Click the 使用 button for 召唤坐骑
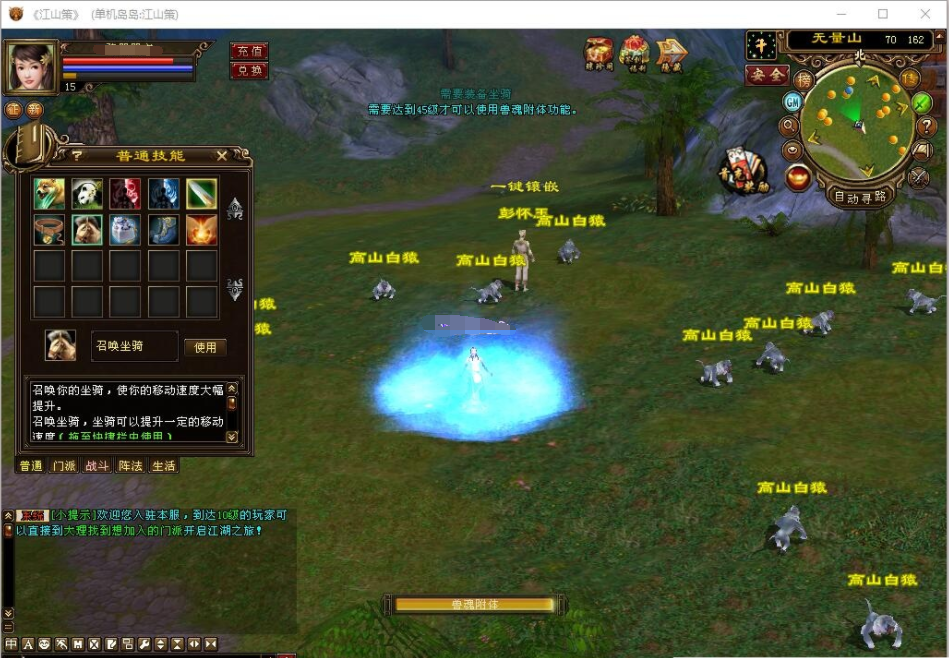The width and height of the screenshot is (949, 658). click(204, 347)
